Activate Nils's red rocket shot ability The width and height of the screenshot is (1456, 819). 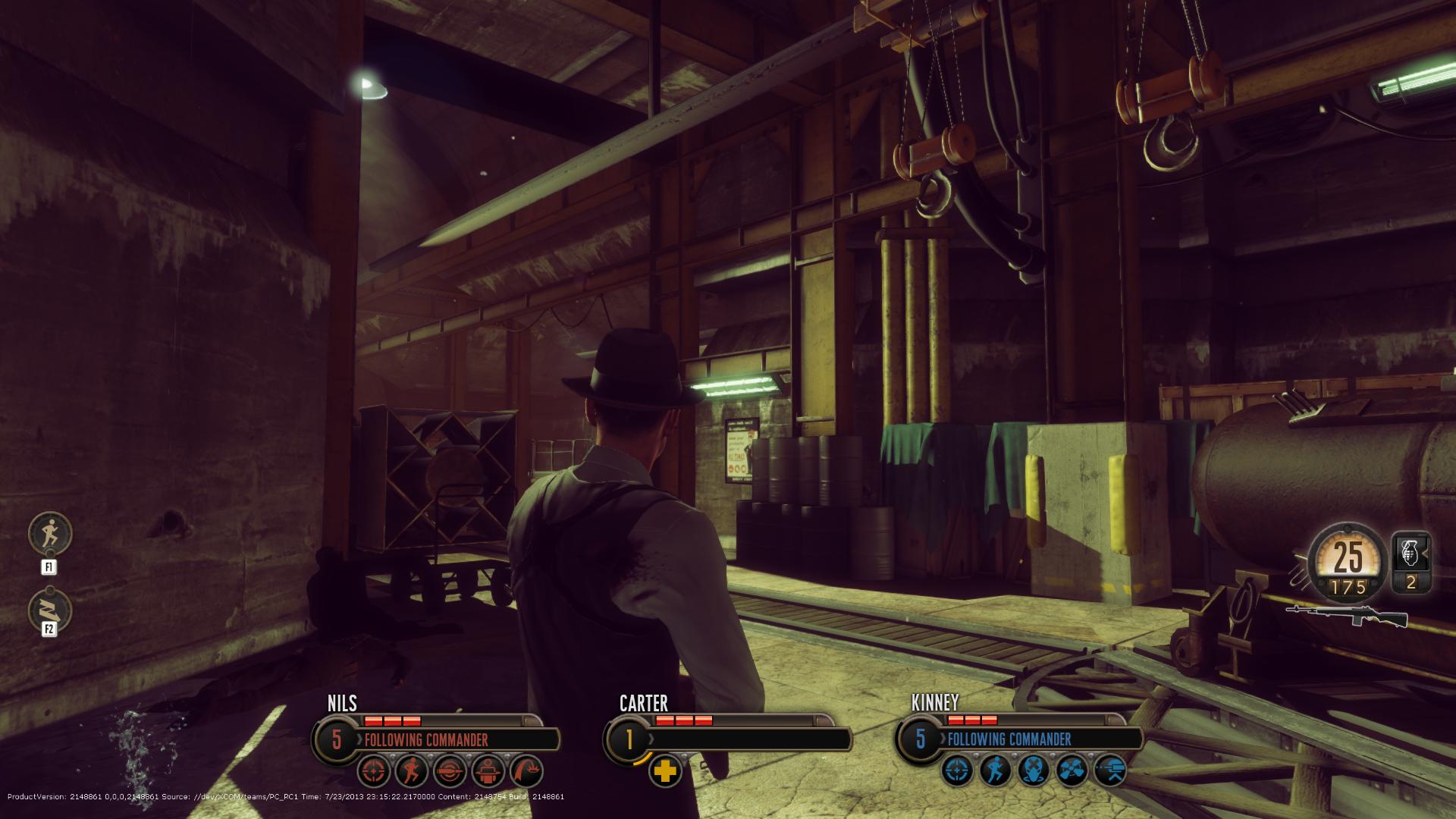pyautogui.click(x=450, y=771)
